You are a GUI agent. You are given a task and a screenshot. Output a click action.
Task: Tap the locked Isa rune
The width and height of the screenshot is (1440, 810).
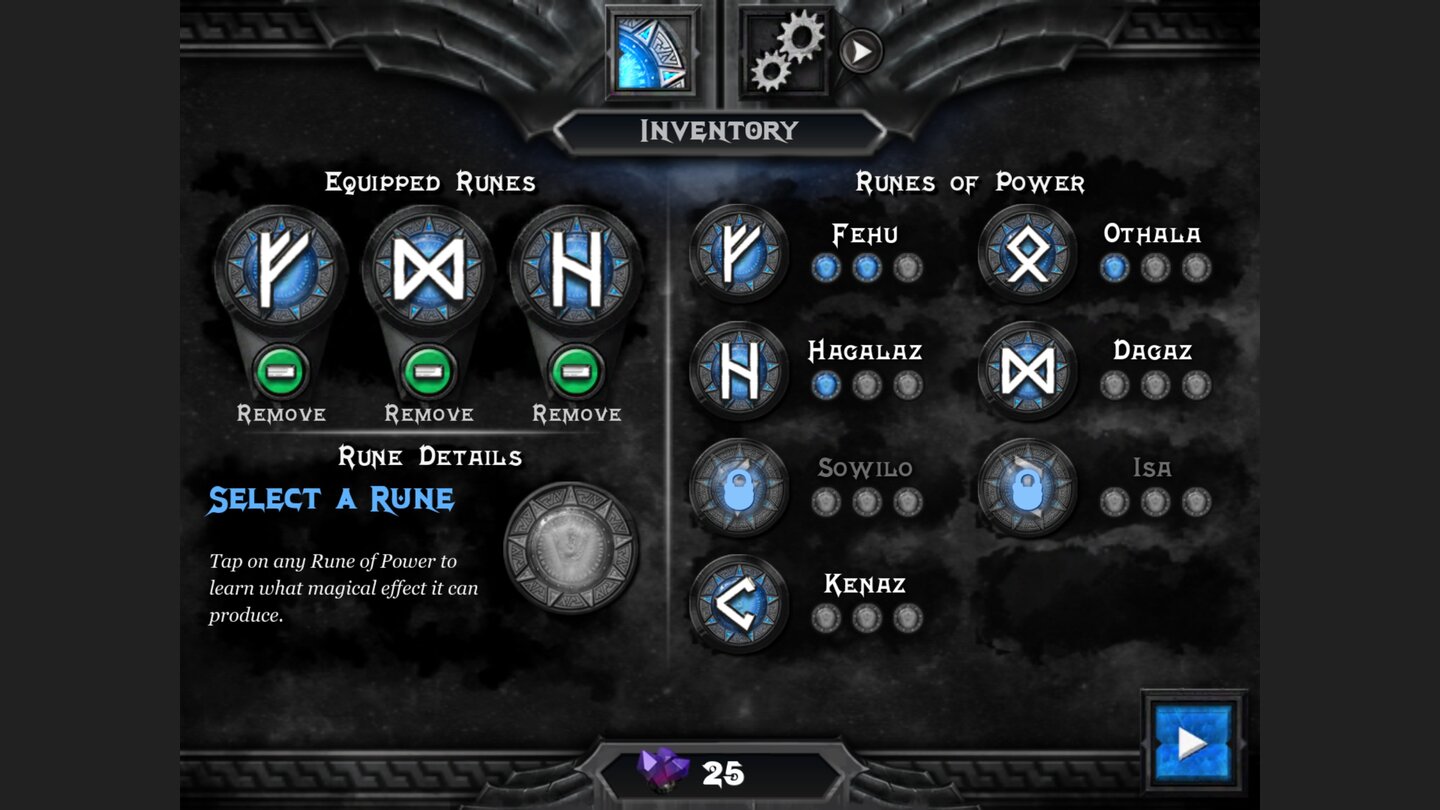1028,489
